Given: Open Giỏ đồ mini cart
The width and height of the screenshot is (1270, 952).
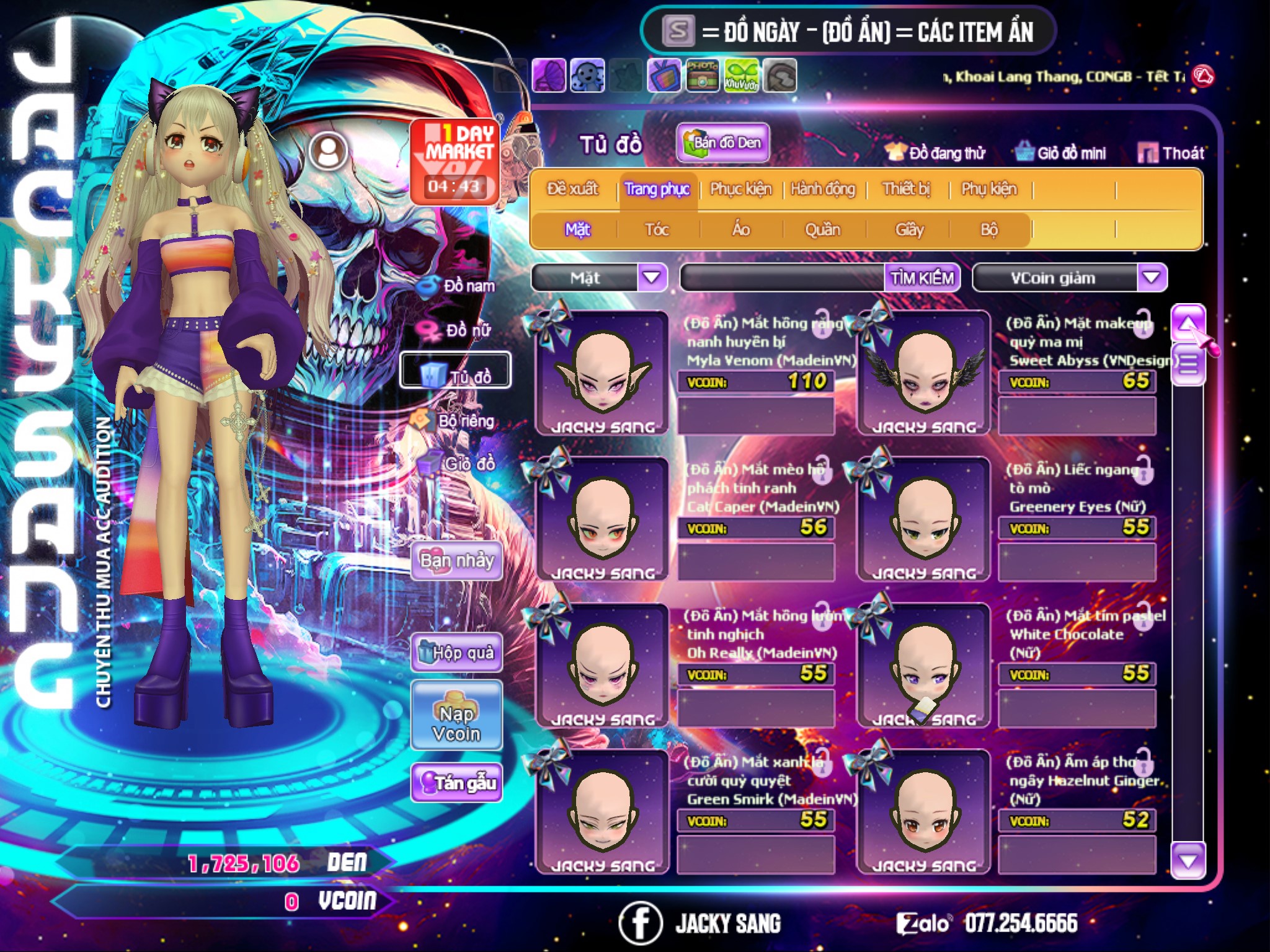Looking at the screenshot, I should [1061, 153].
